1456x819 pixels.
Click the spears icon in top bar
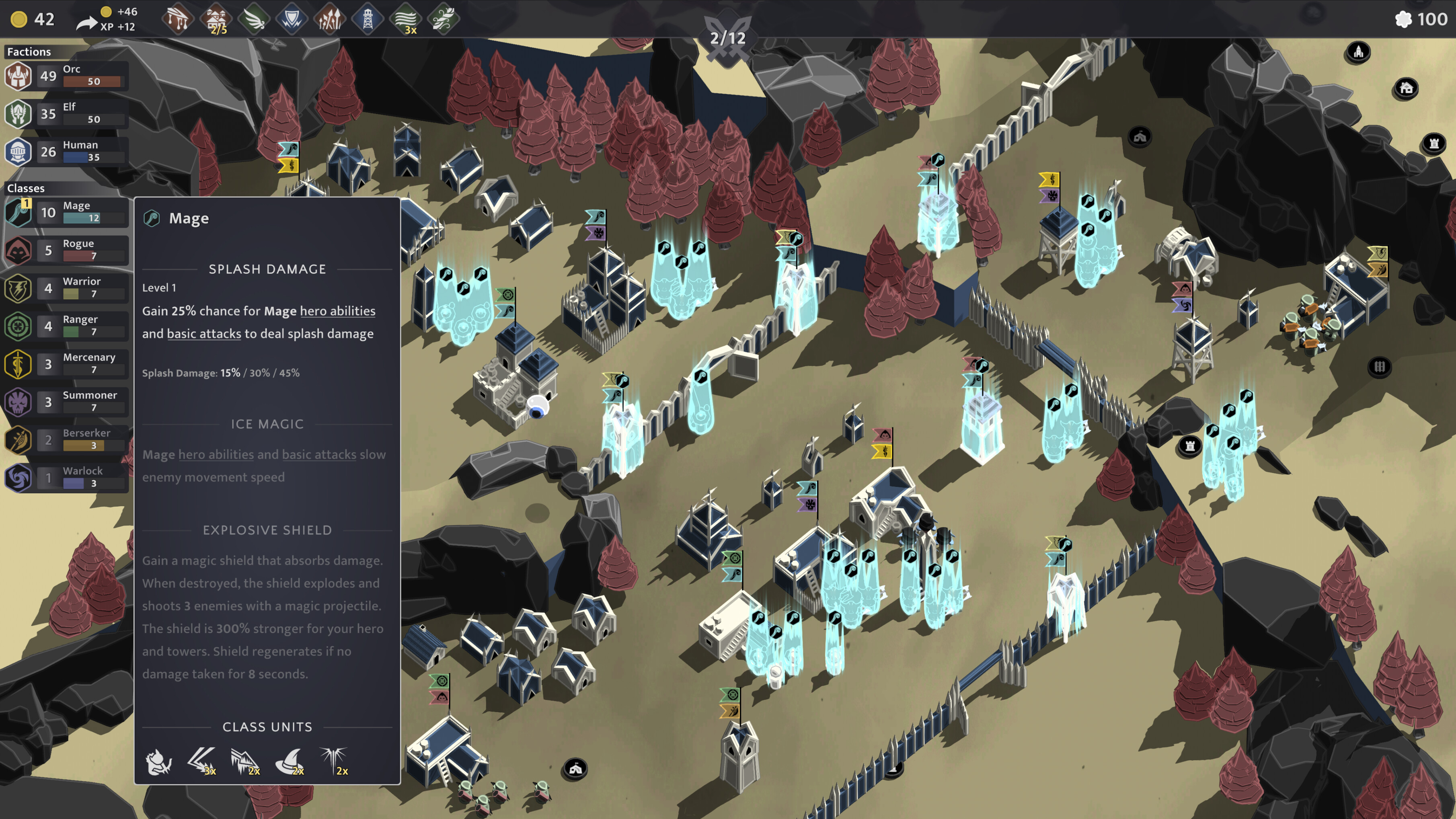click(x=330, y=19)
